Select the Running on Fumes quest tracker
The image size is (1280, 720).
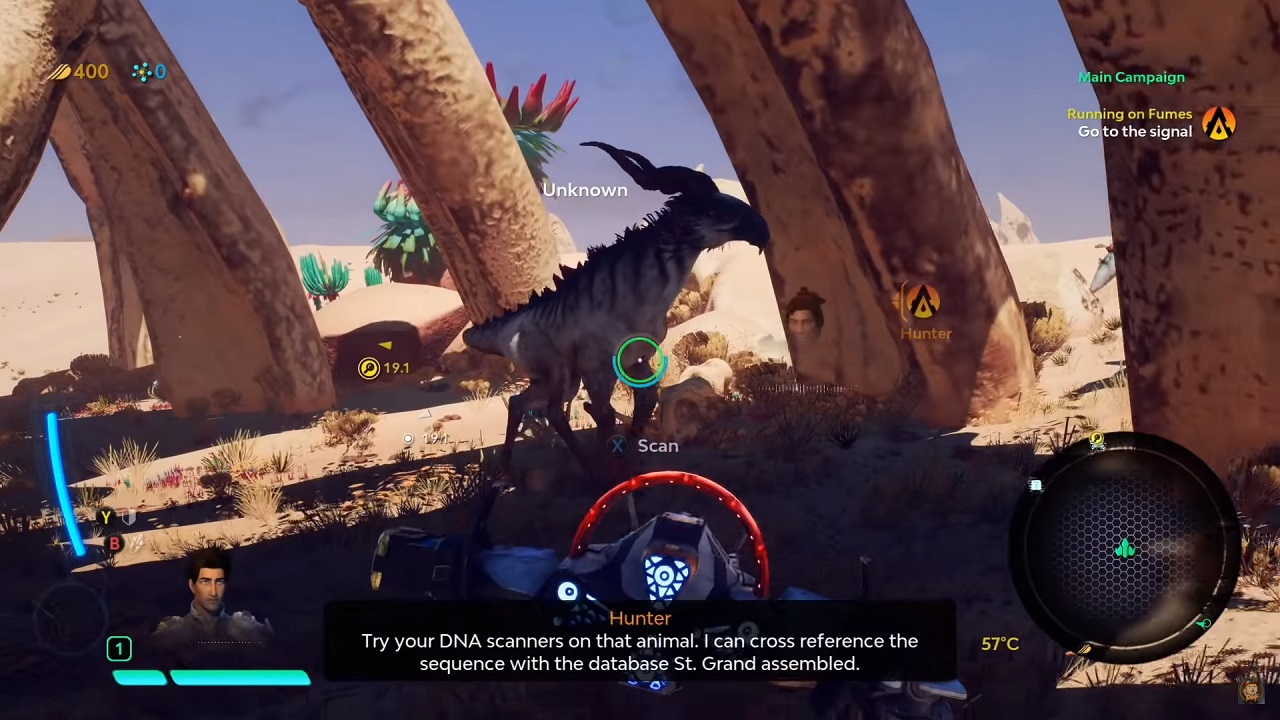pyautogui.click(x=1129, y=114)
